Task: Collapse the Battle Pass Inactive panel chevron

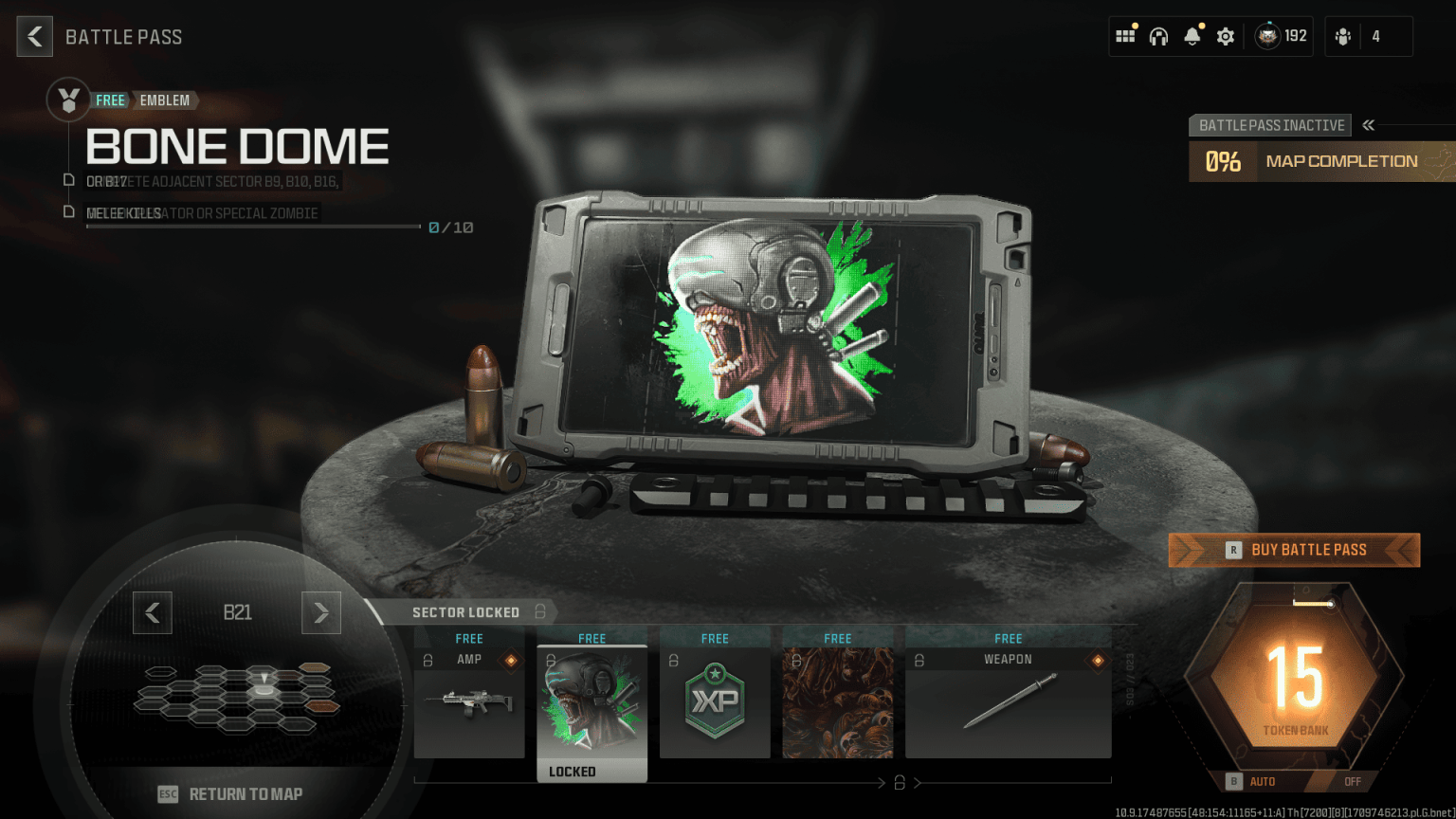Action: coord(1368,124)
